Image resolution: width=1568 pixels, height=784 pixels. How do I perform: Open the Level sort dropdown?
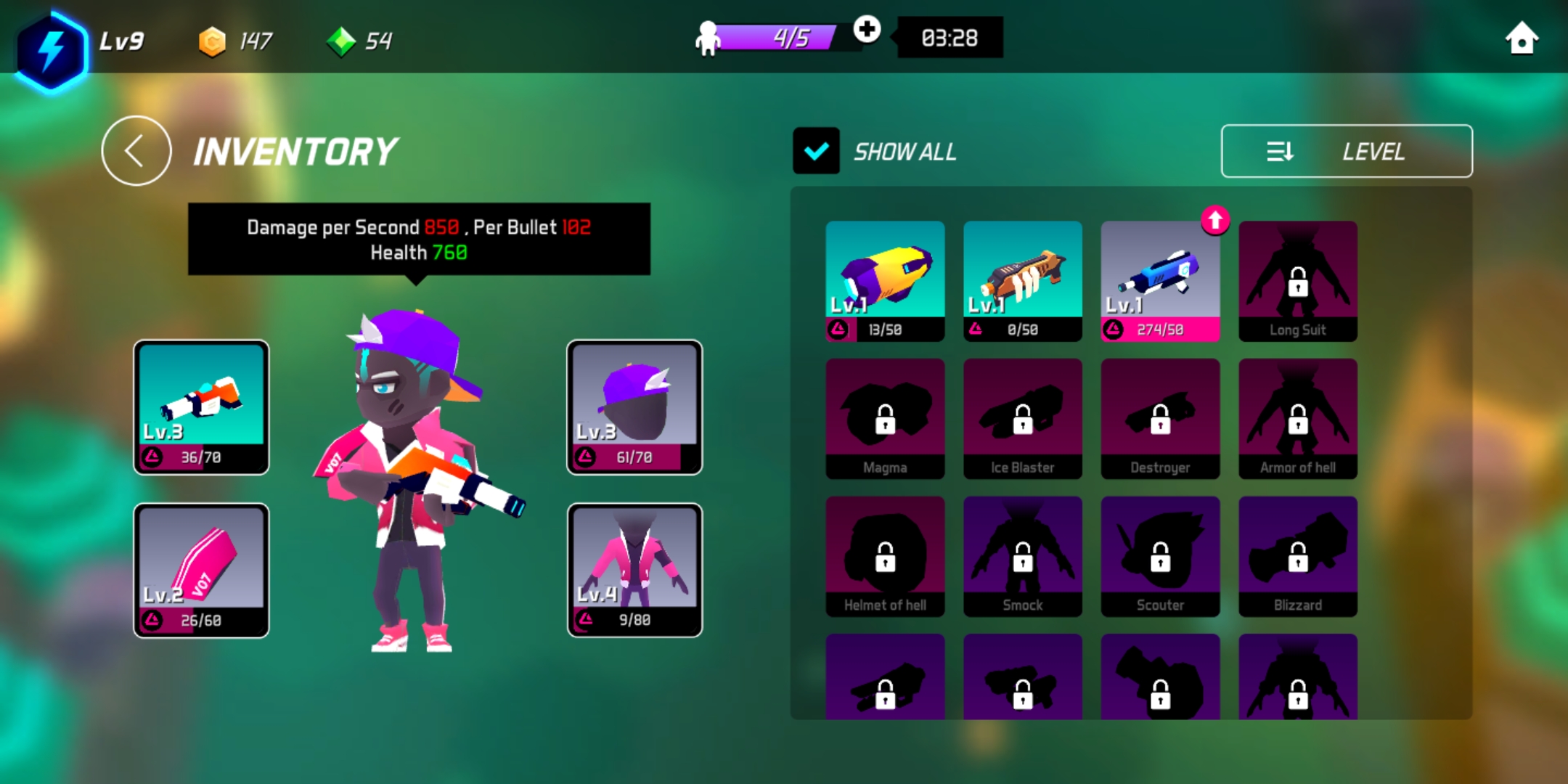pyautogui.click(x=1347, y=151)
